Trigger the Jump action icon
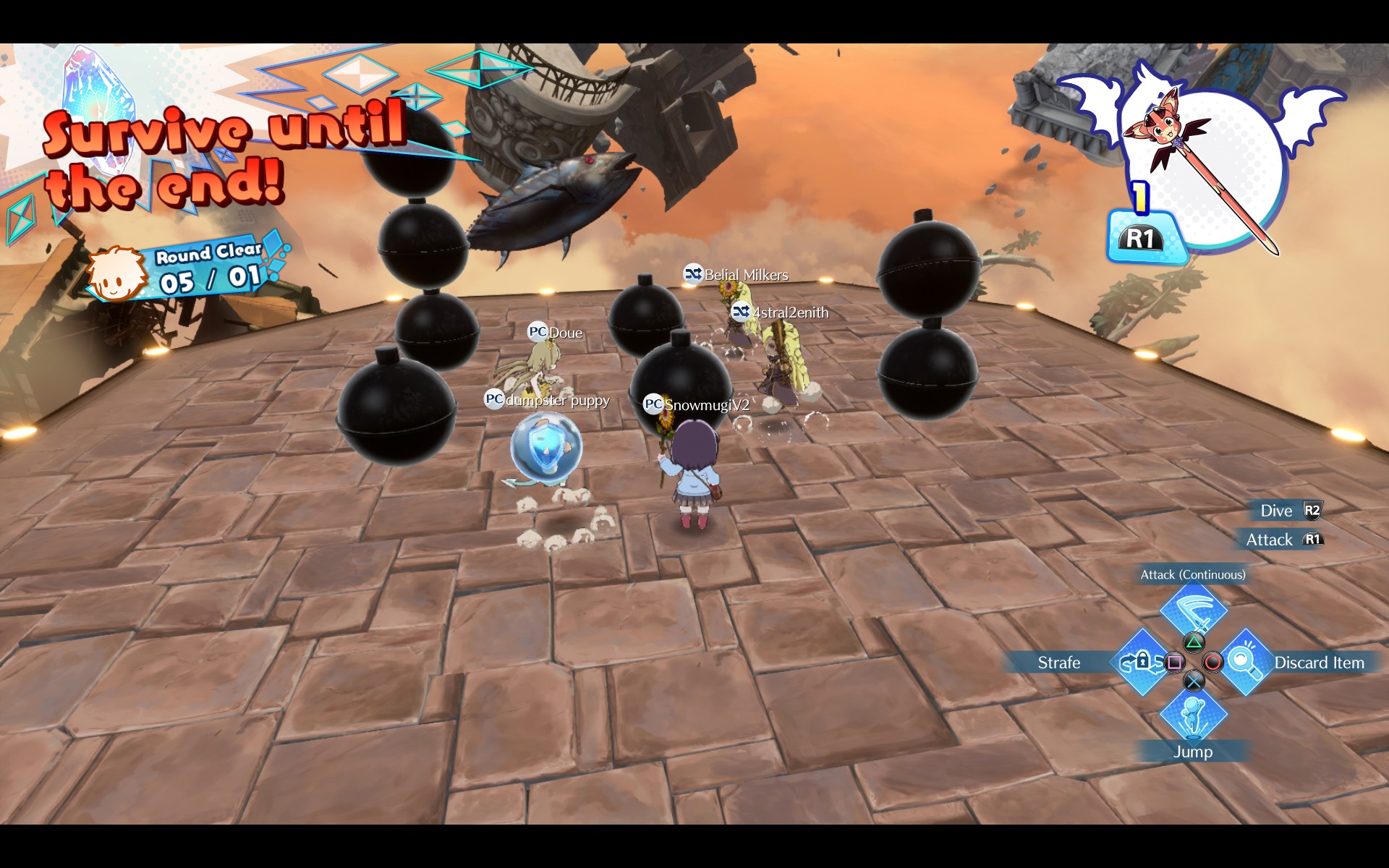This screenshot has width=1389, height=868. click(1193, 714)
